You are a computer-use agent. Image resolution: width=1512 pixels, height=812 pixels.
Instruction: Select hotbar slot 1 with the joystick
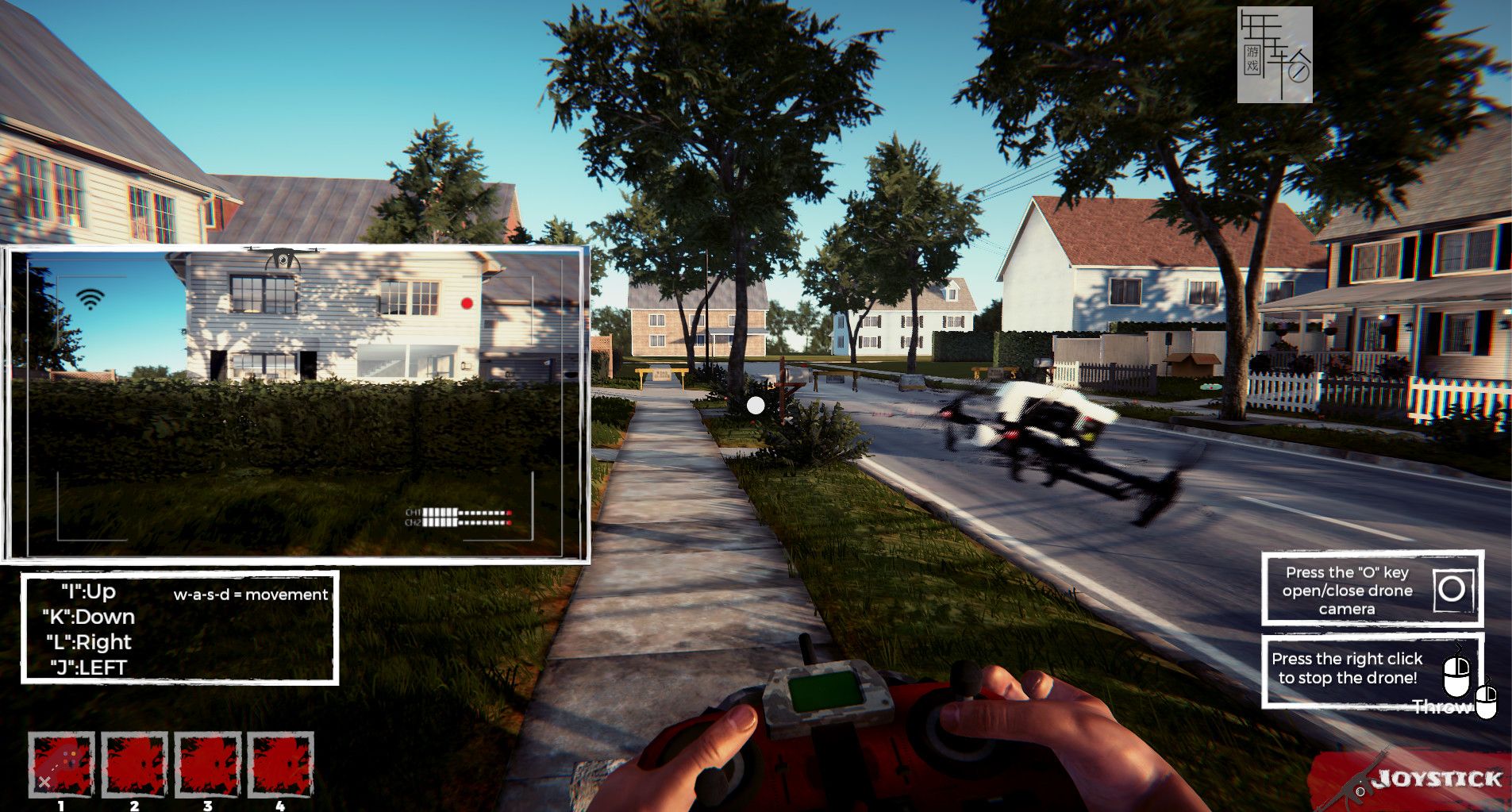[x=61, y=764]
